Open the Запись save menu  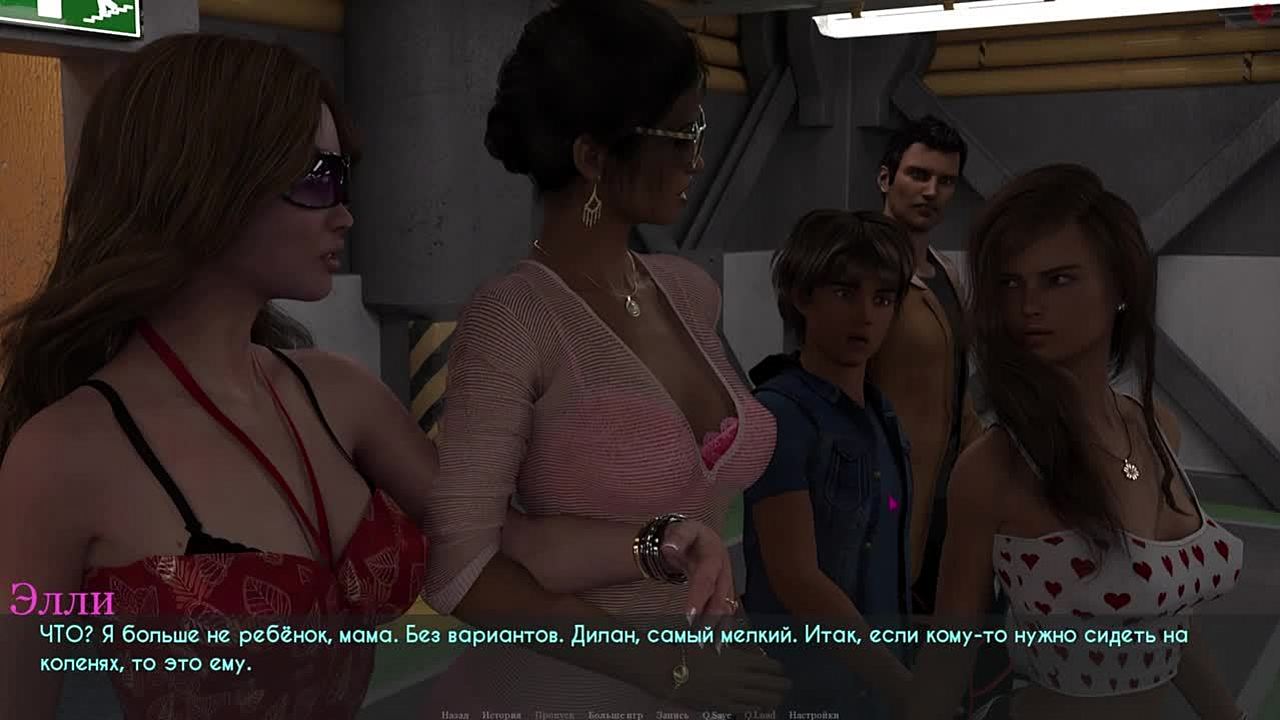click(672, 715)
